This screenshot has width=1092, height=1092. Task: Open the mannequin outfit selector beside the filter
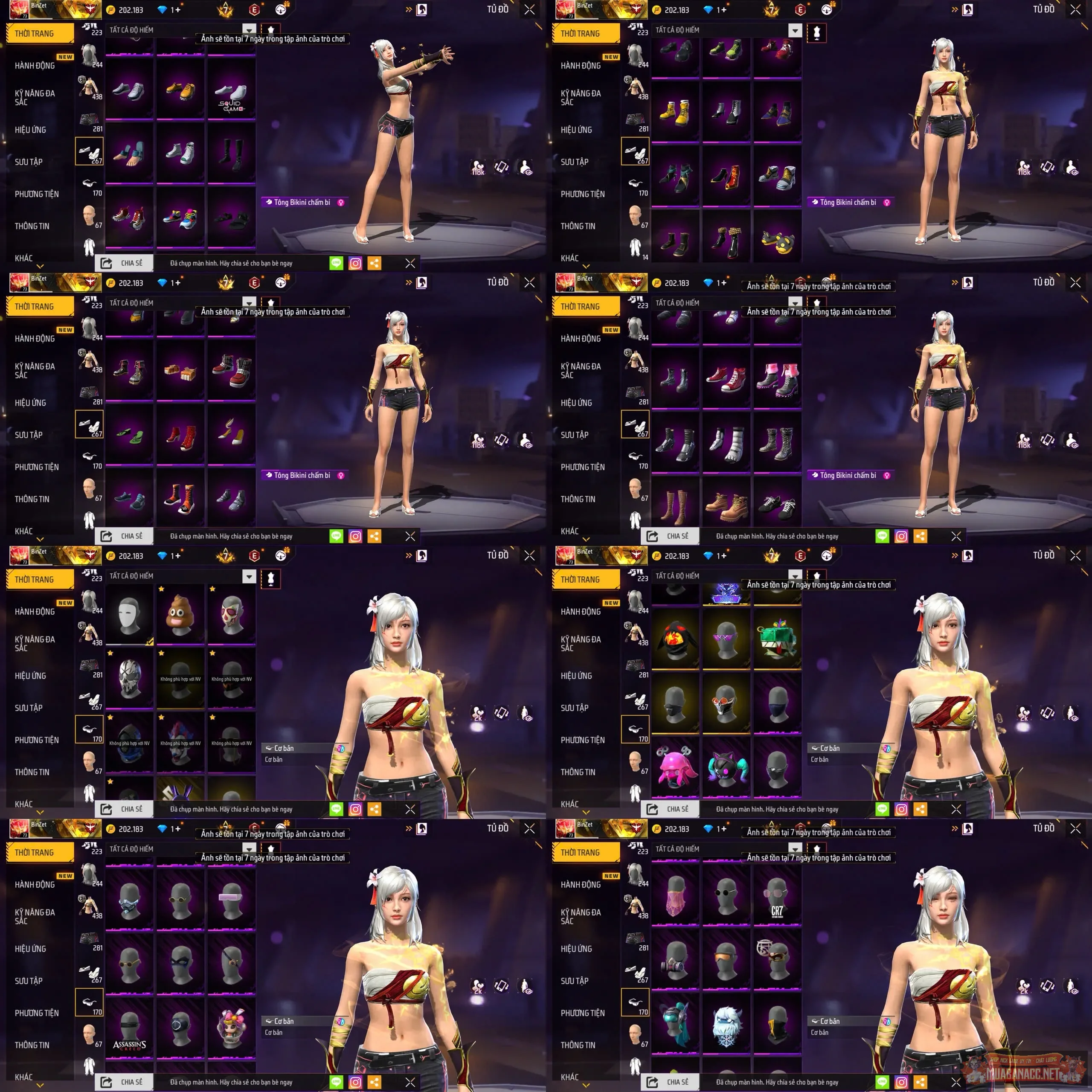click(272, 29)
